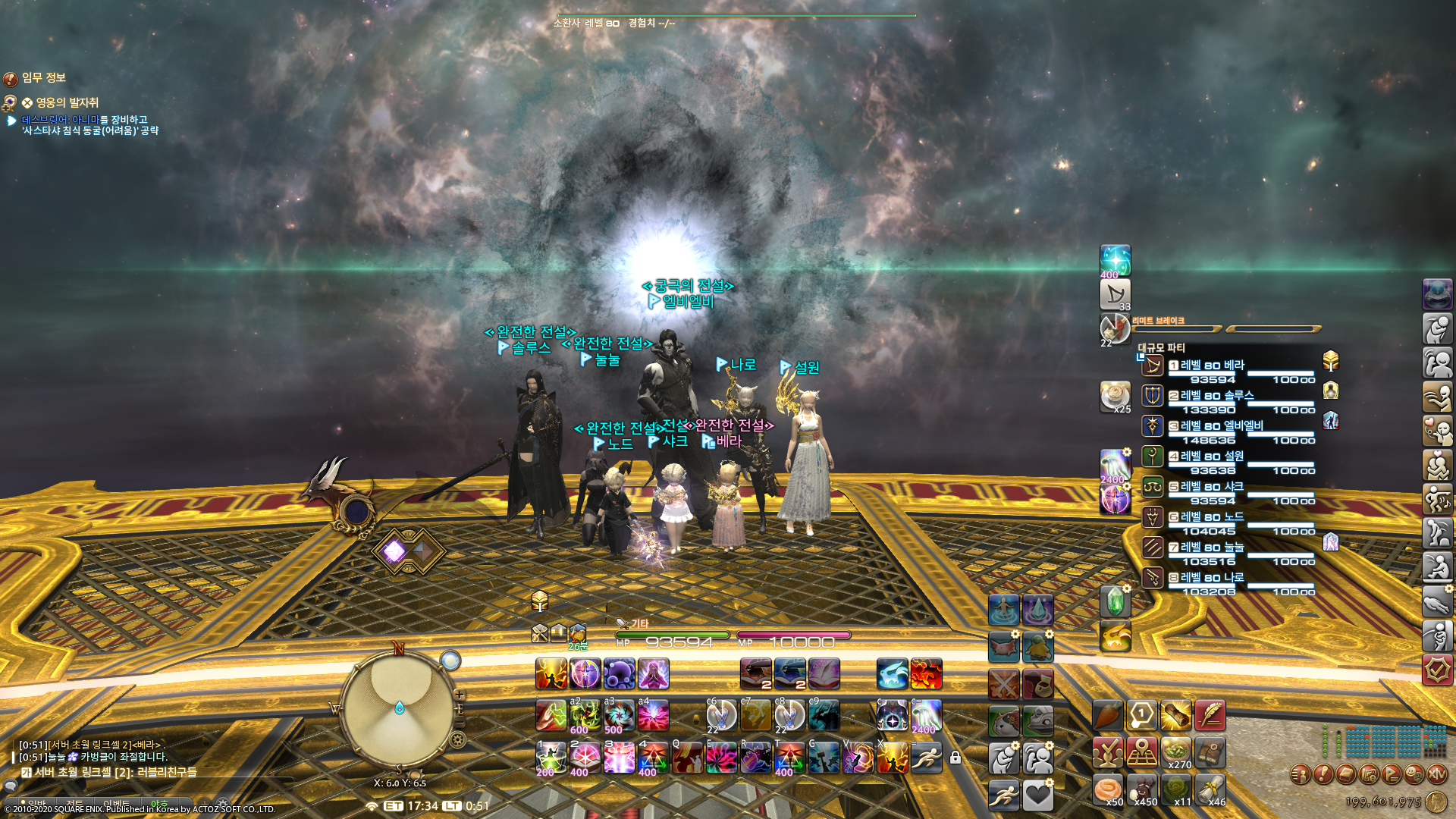1456x819 pixels.
Task: Use the dark dragon Bahamut ability
Action: (x=824, y=715)
